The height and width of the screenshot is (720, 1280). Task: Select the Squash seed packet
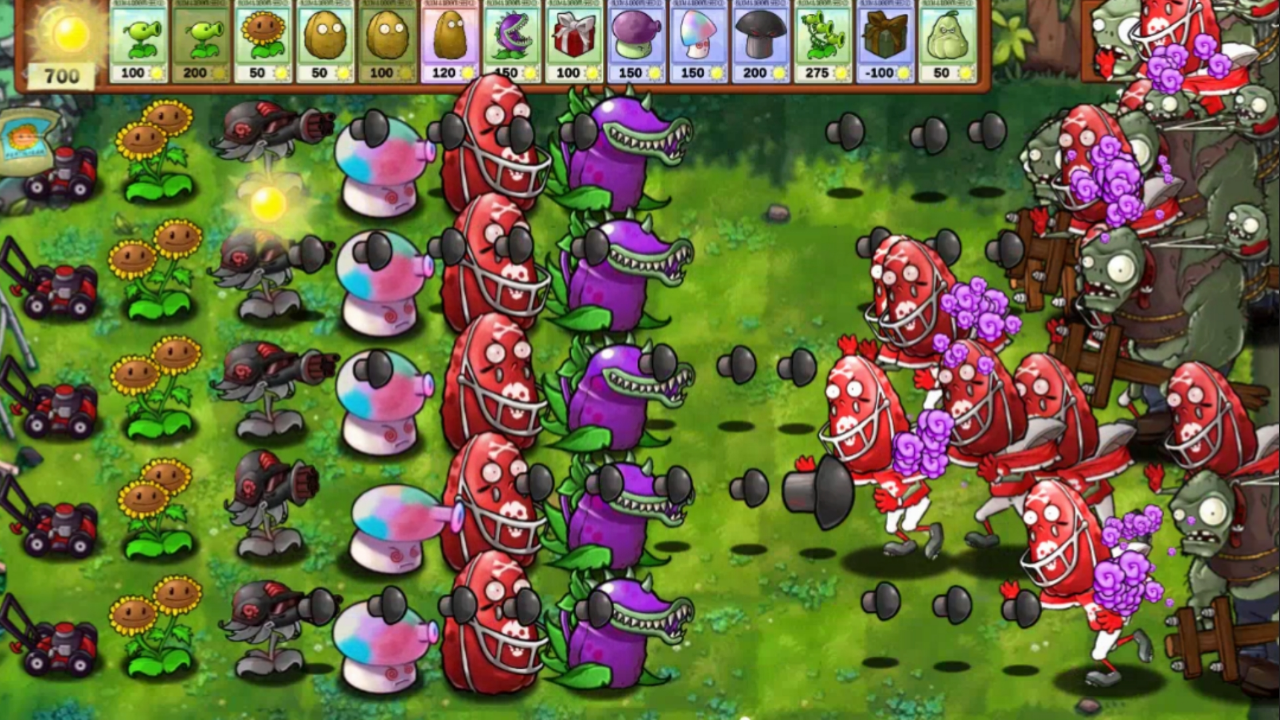946,40
